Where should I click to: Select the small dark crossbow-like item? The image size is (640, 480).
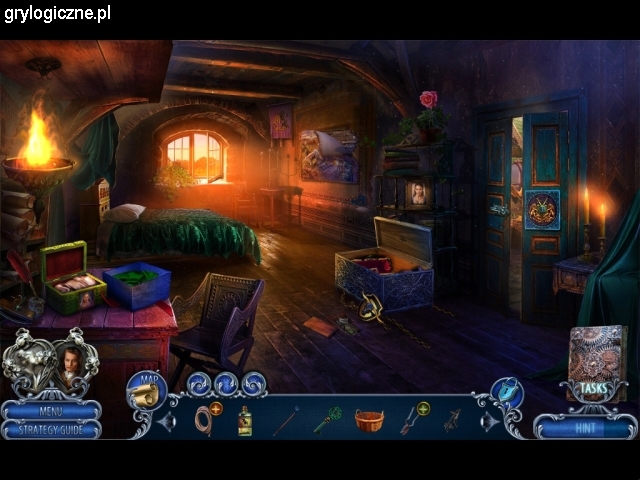[x=452, y=420]
